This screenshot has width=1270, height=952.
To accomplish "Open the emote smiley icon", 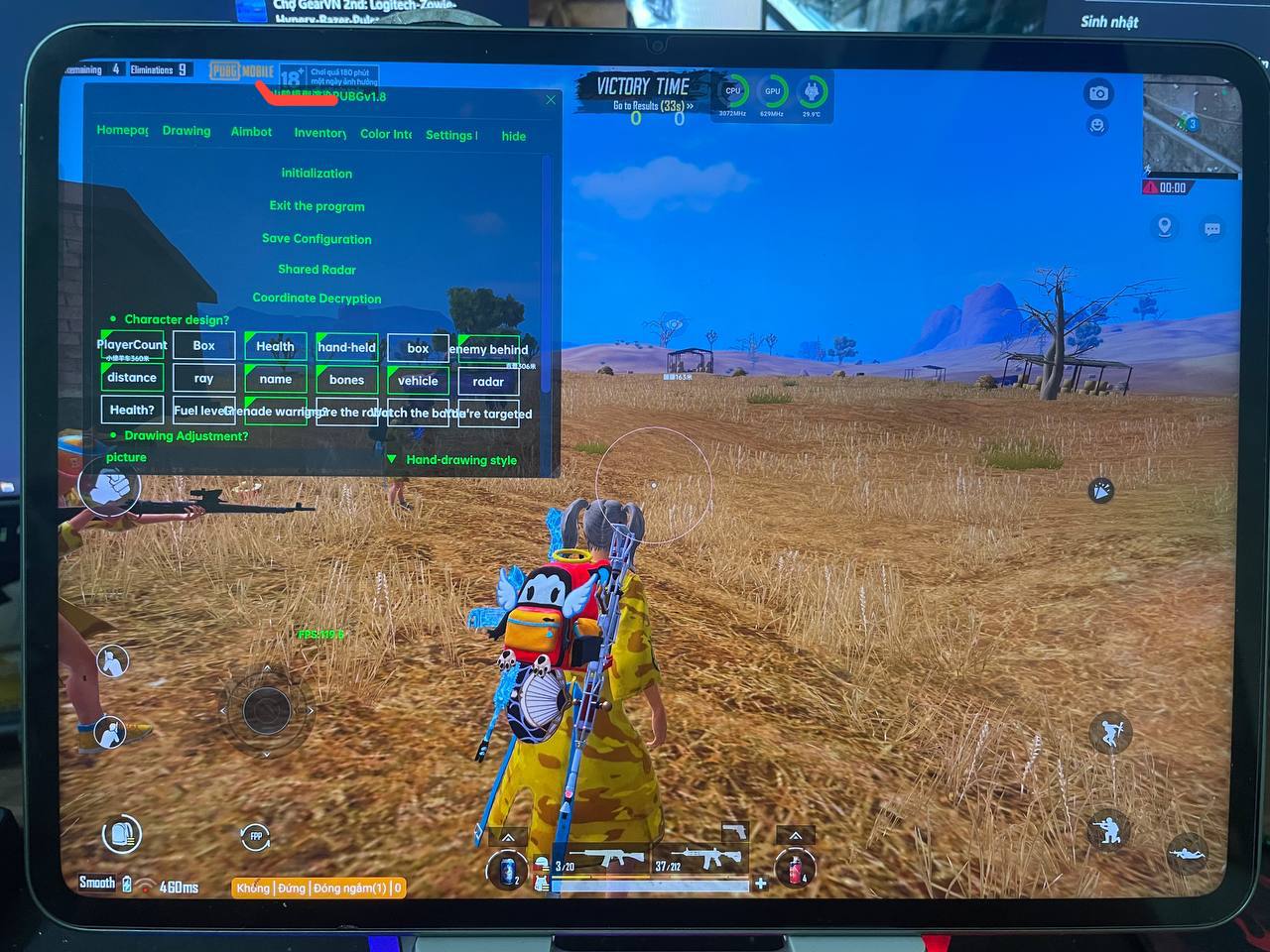I will coord(1097,126).
